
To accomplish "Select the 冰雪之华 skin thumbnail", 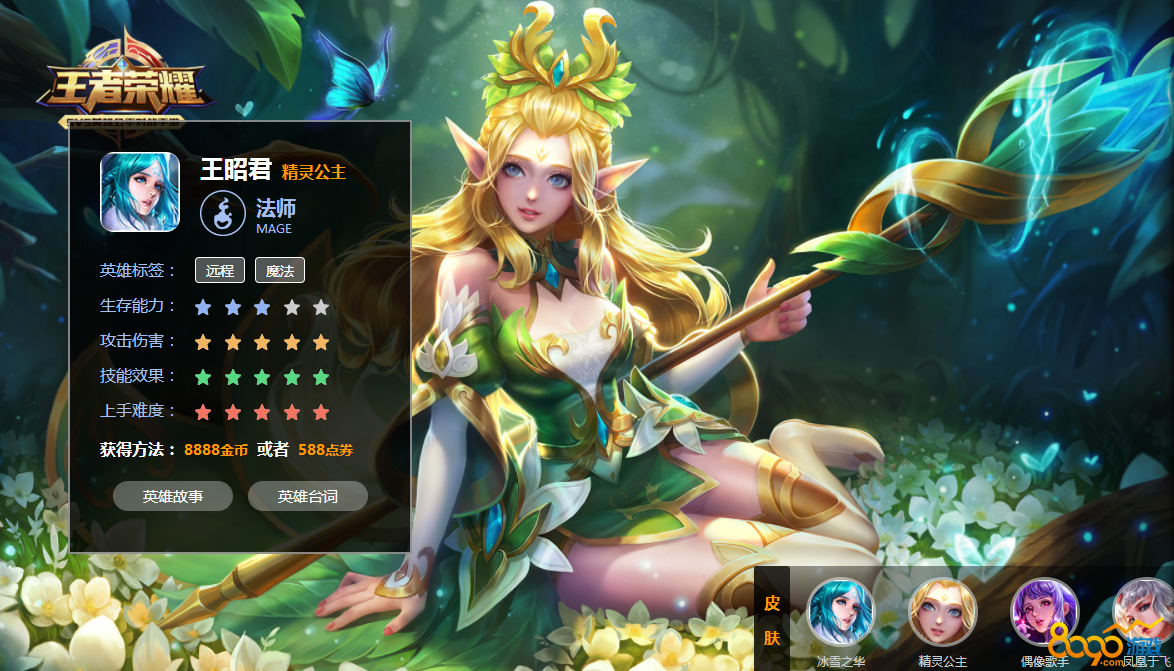I will point(841,612).
